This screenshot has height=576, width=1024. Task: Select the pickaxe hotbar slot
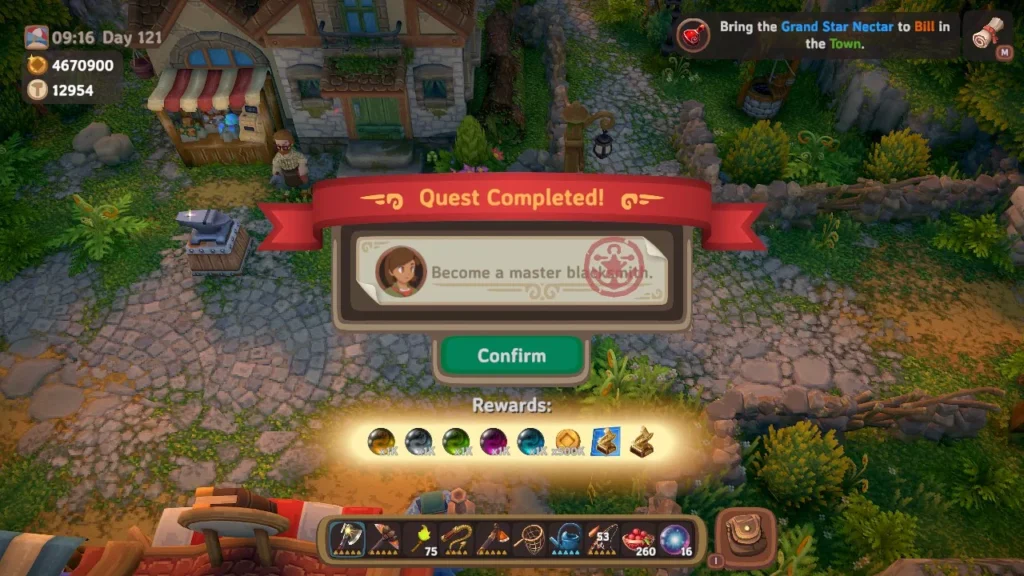click(x=385, y=540)
